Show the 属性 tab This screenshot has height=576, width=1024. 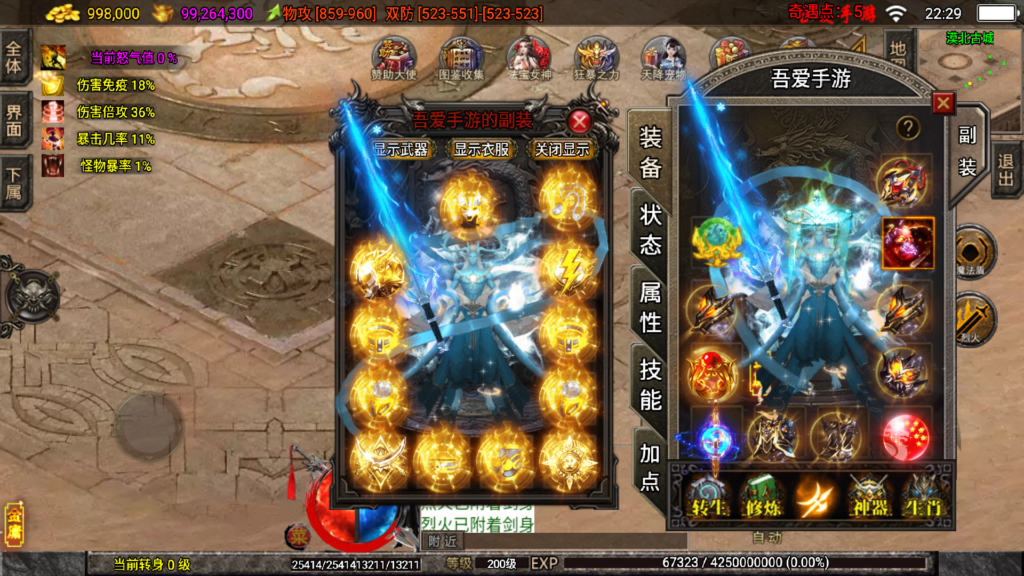coord(650,307)
